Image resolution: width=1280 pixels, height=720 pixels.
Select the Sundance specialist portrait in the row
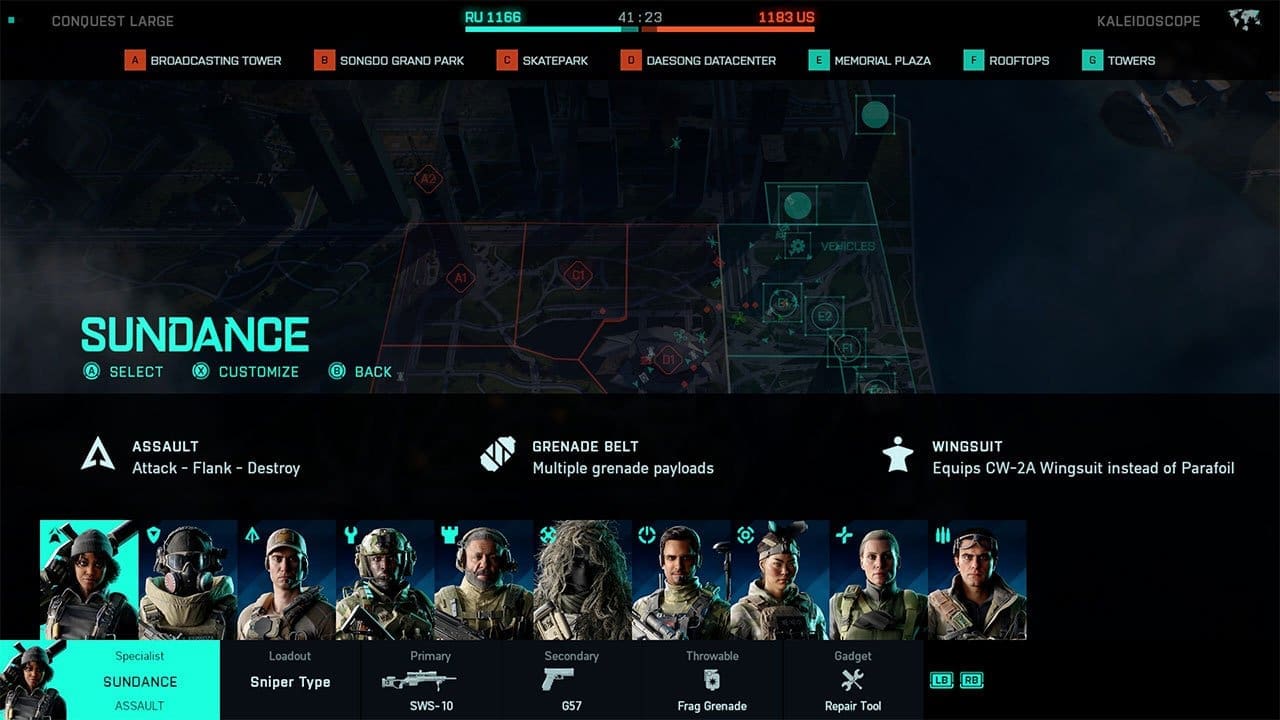(x=89, y=580)
